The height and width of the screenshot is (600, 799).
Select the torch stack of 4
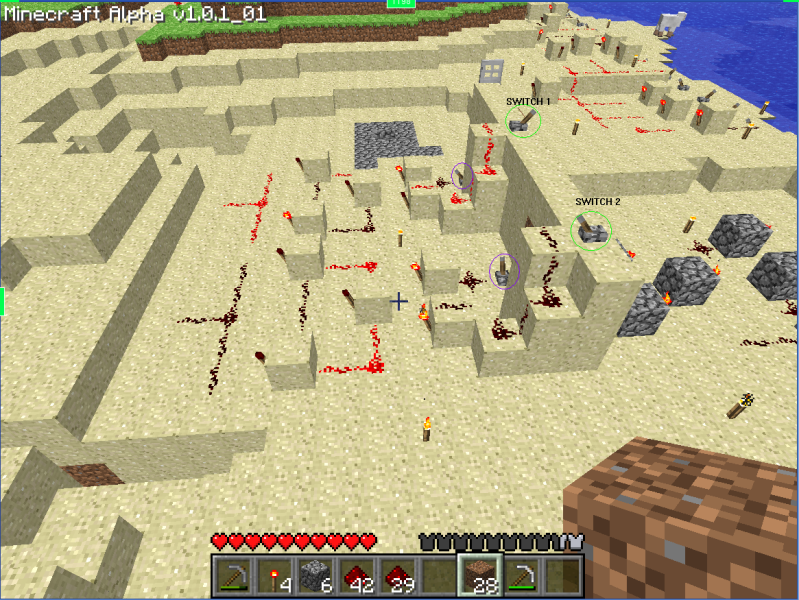click(274, 575)
